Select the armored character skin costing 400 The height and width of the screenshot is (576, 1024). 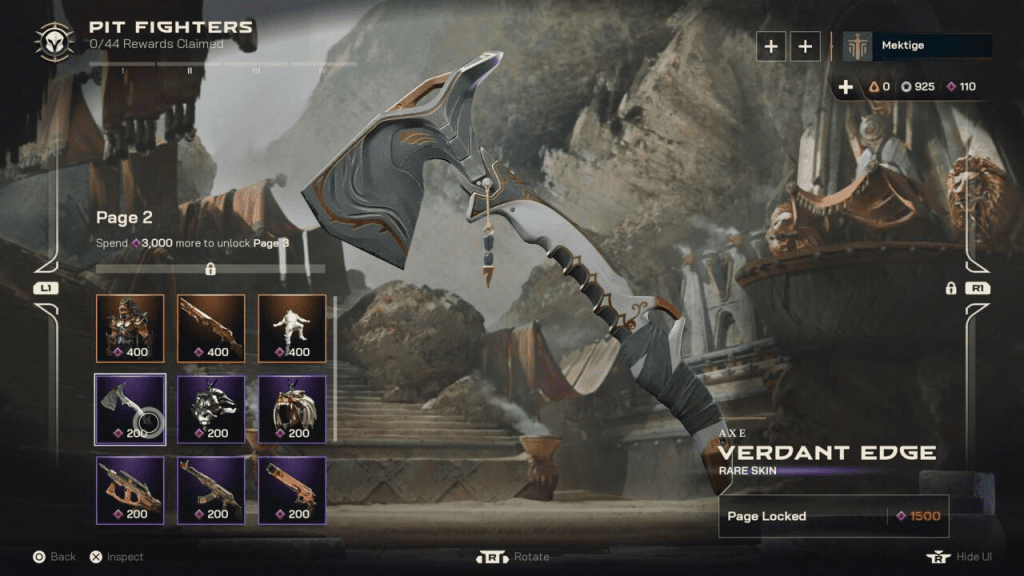130,327
